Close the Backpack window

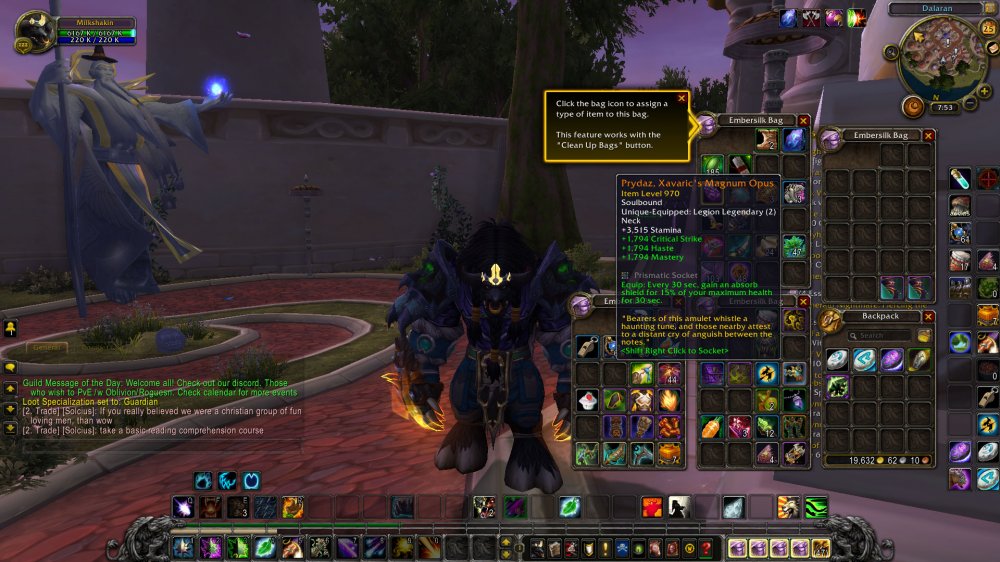click(928, 317)
